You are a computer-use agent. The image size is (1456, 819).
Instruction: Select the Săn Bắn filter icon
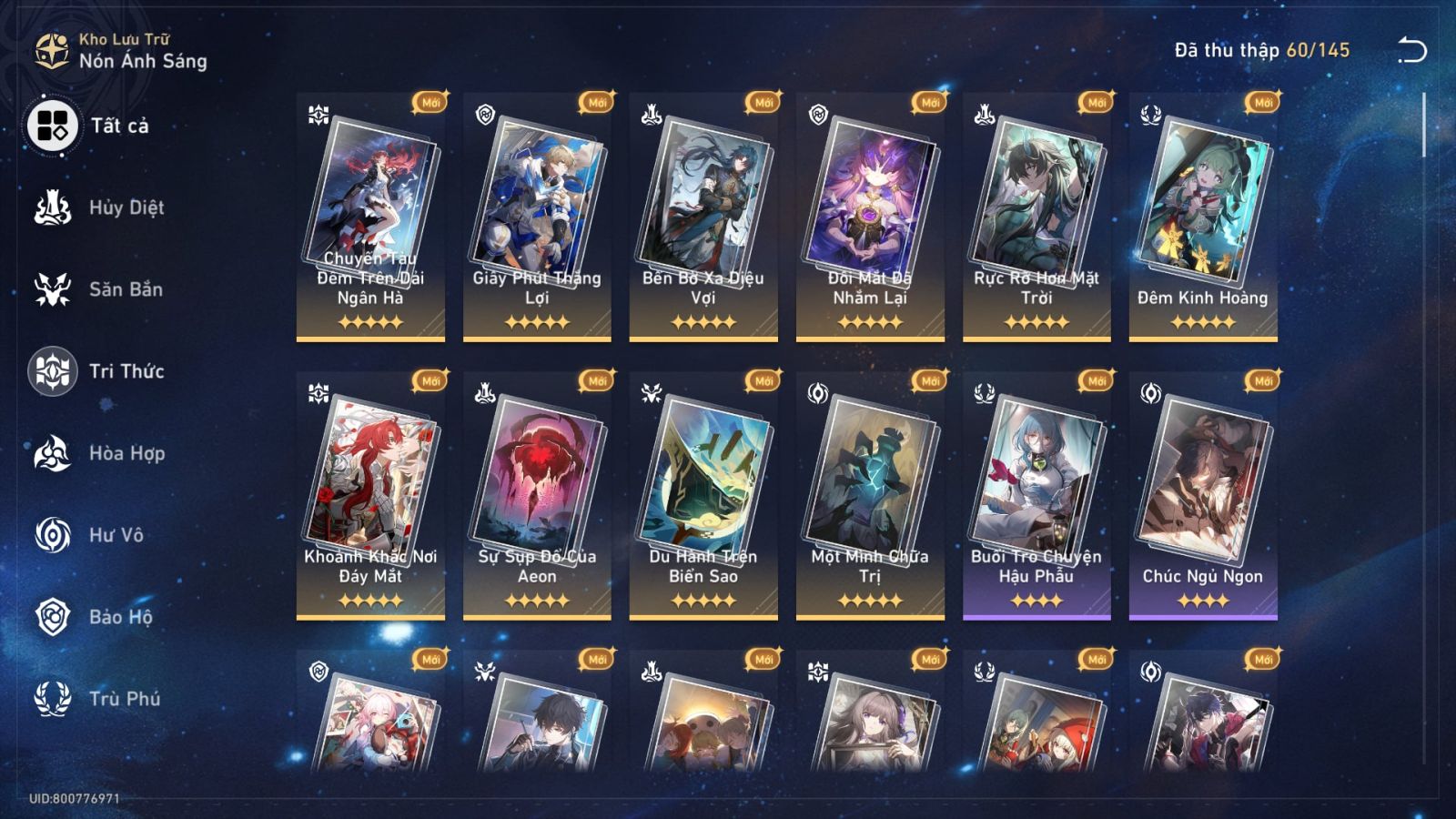(x=53, y=289)
